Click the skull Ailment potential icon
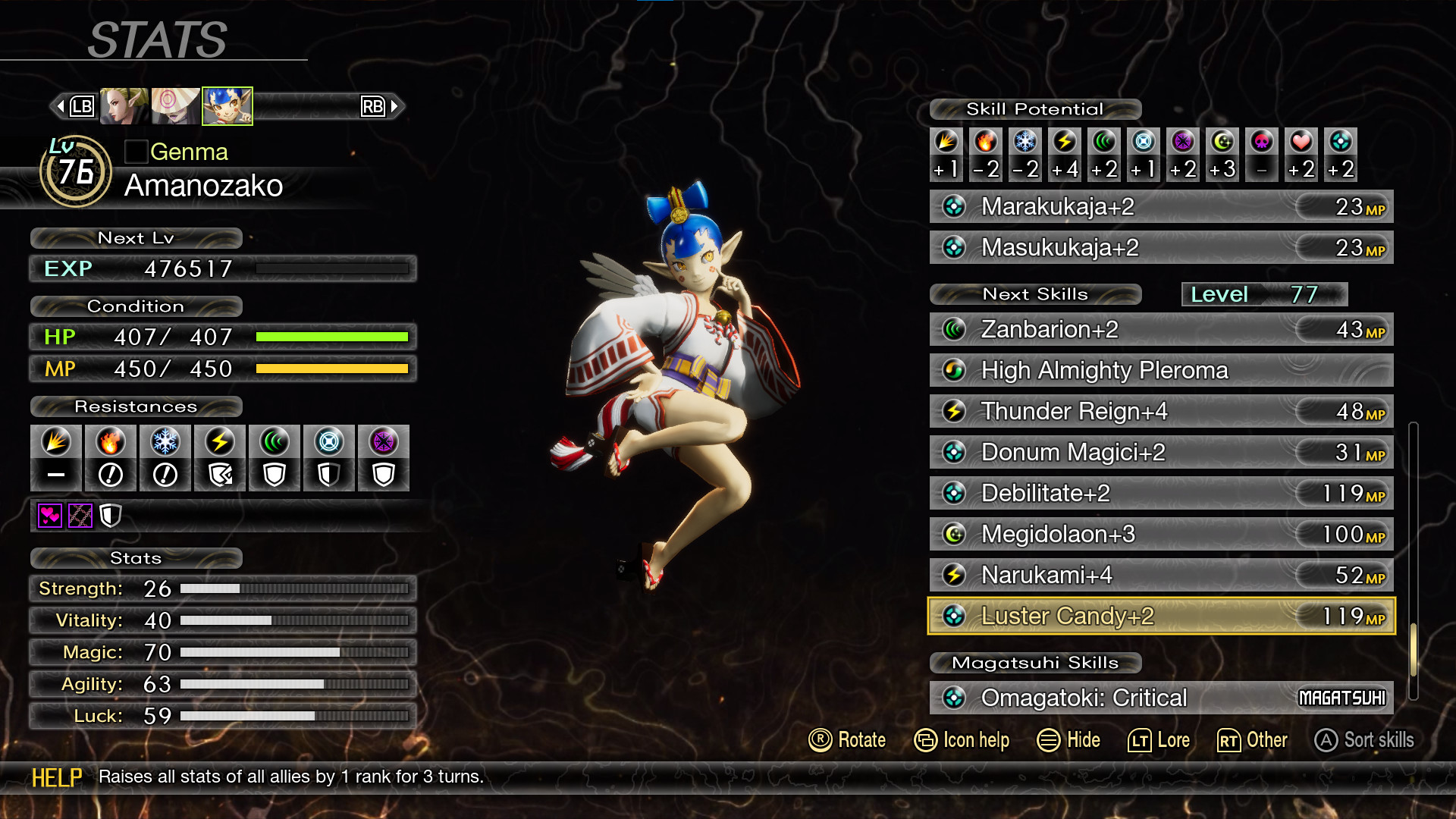1456x819 pixels. [x=1262, y=143]
